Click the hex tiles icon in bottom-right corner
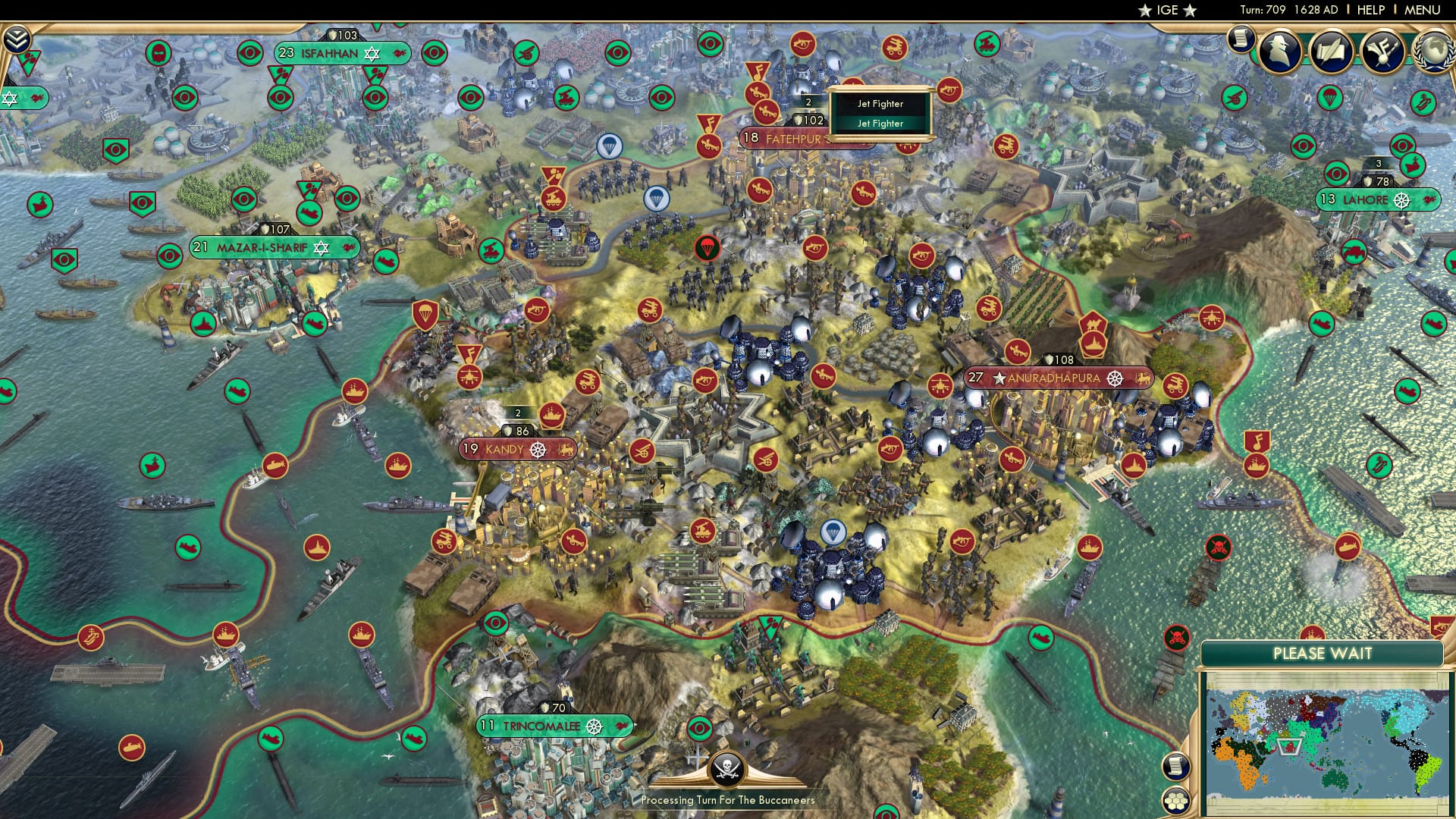This screenshot has height=819, width=1456. pyautogui.click(x=1175, y=799)
